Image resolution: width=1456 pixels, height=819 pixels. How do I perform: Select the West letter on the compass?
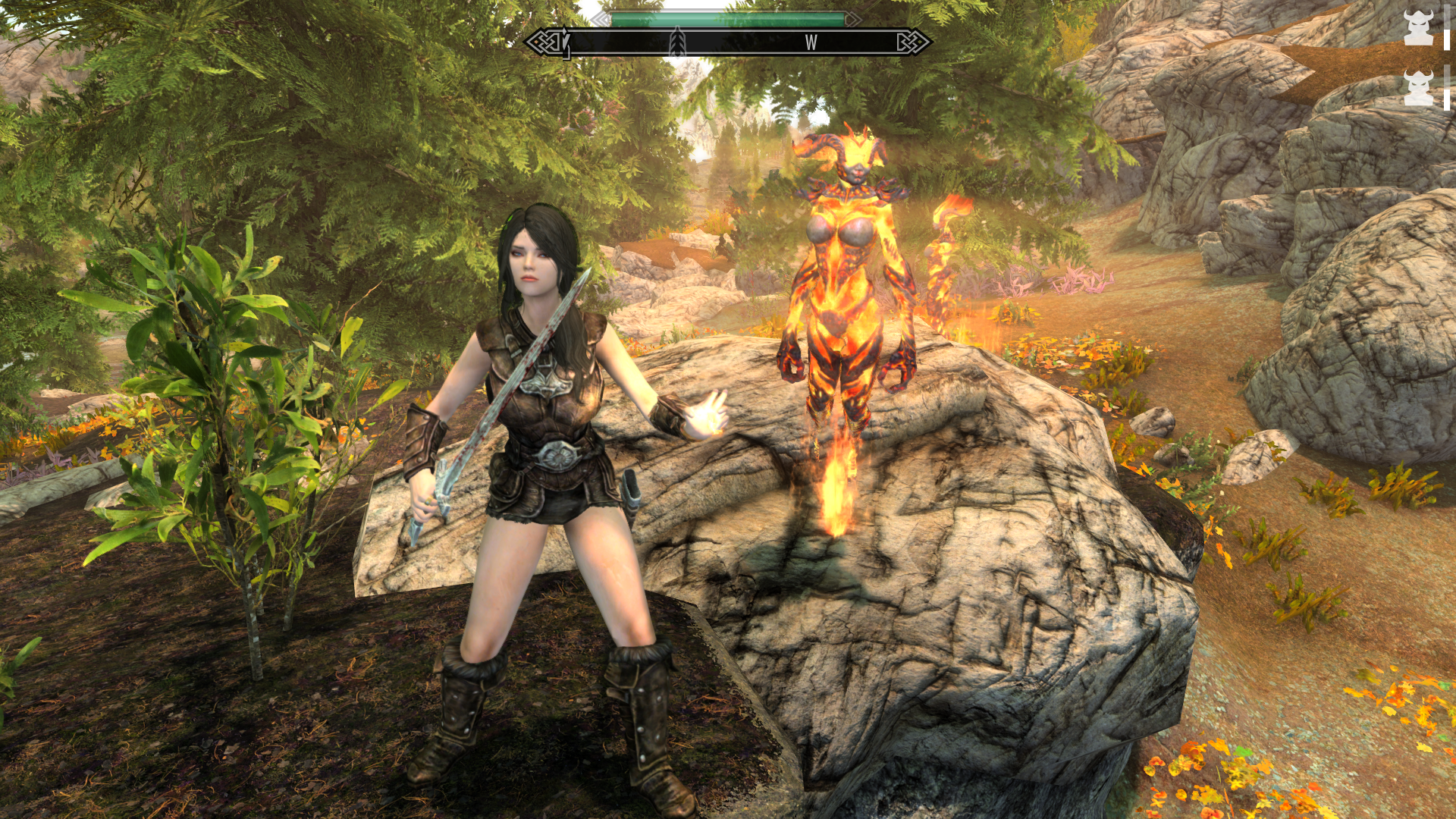tap(811, 43)
